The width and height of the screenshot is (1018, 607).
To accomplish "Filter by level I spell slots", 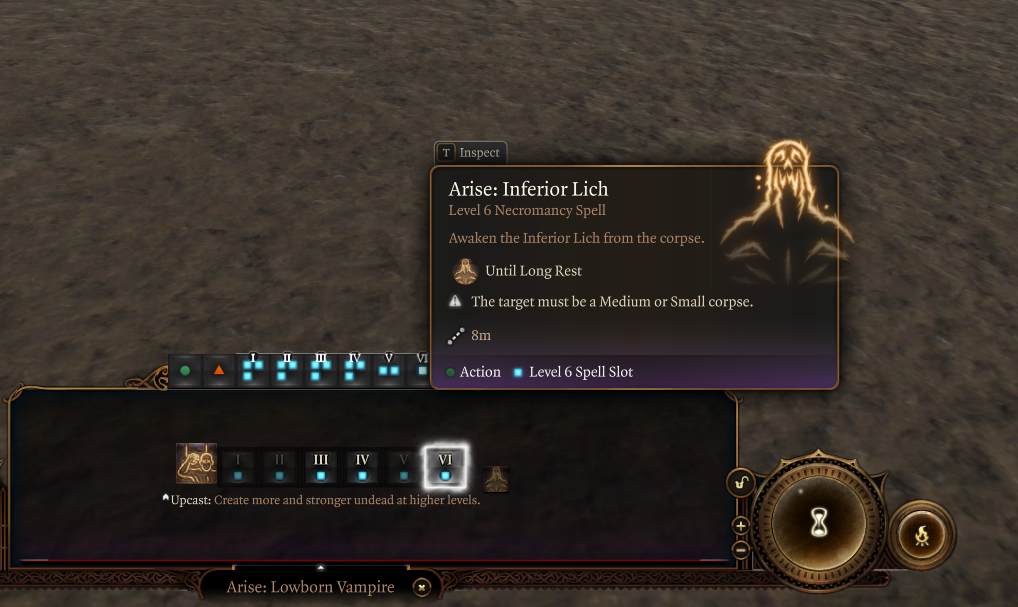I will tap(253, 369).
